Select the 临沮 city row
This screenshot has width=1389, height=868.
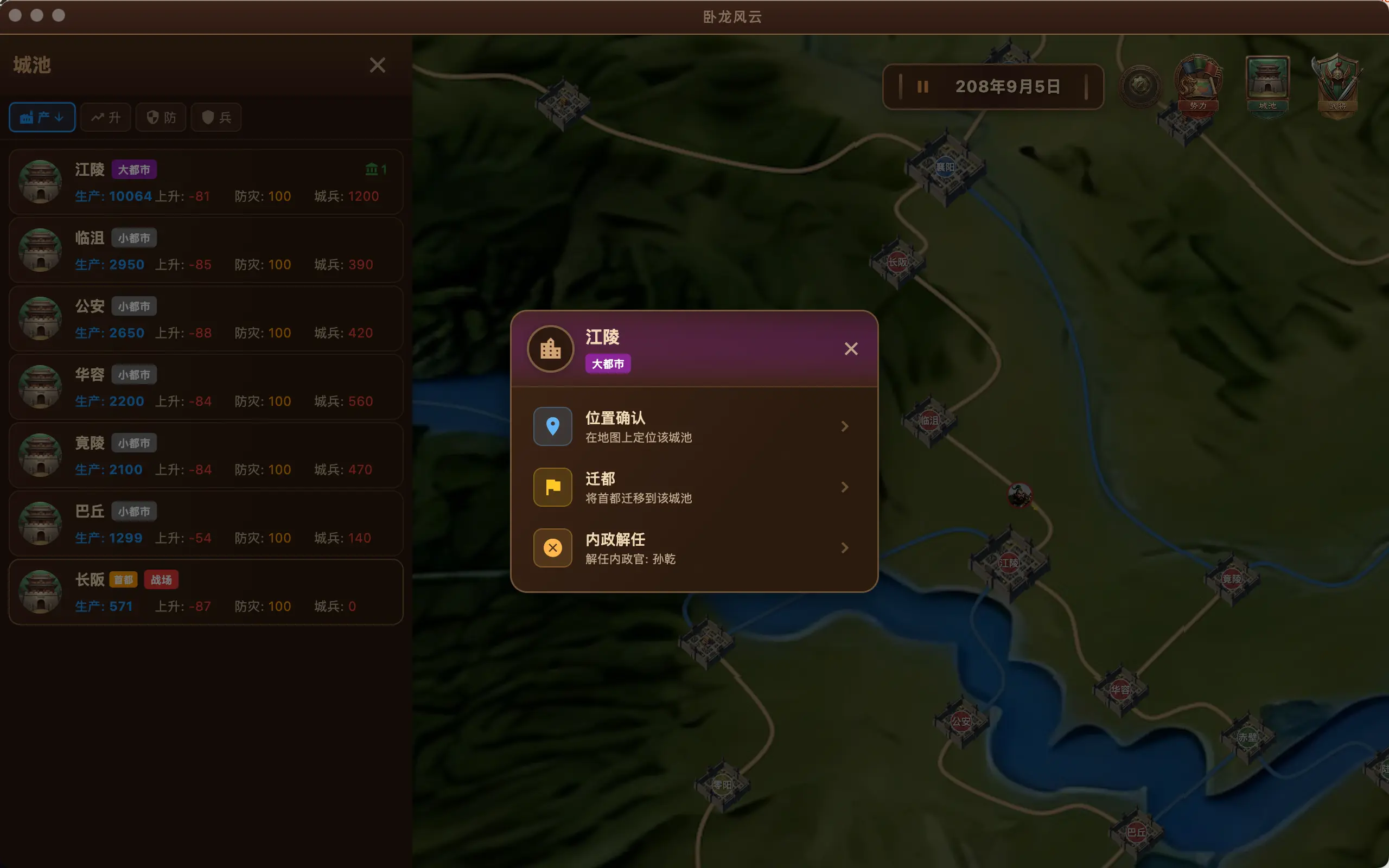[206, 250]
